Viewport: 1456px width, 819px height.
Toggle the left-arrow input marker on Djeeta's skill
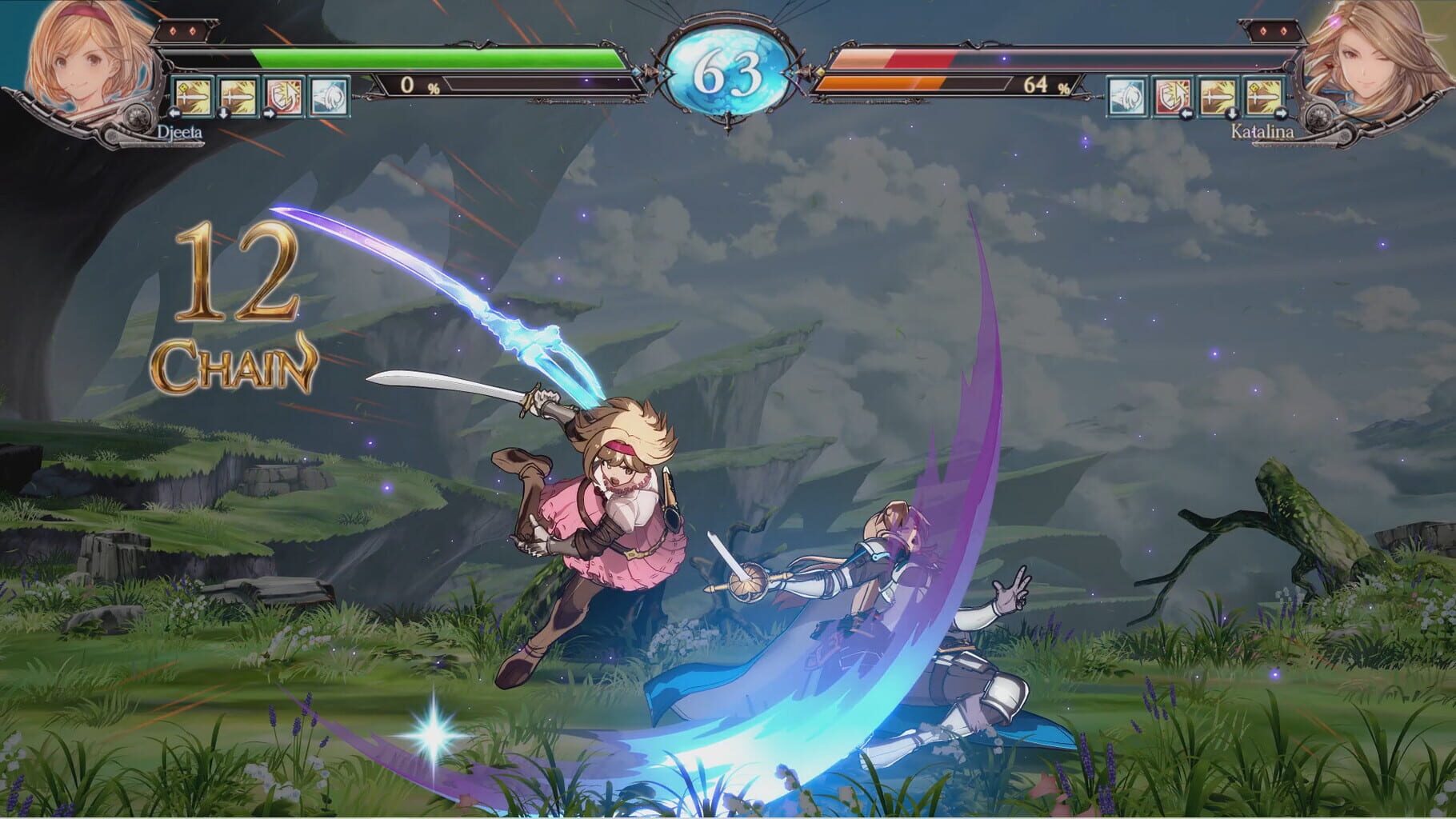[x=174, y=114]
